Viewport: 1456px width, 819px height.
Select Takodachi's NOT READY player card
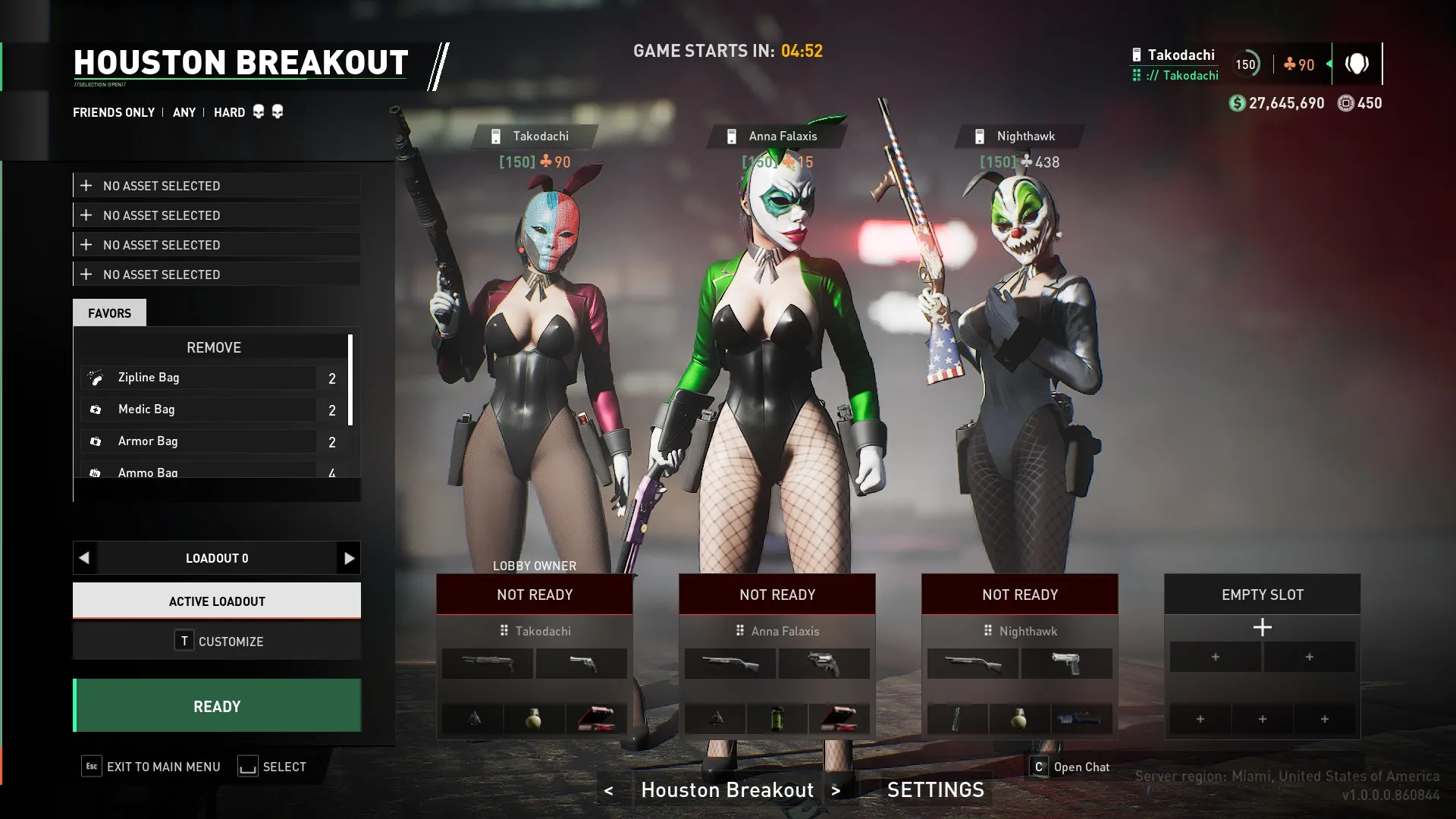coord(535,595)
